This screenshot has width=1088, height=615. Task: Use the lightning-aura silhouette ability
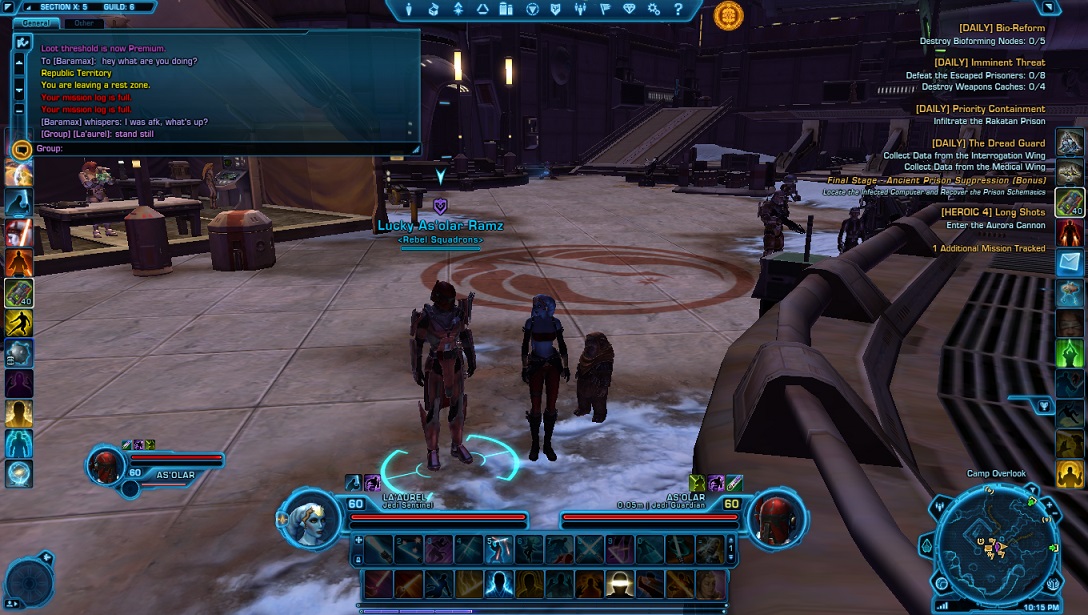[x=498, y=583]
